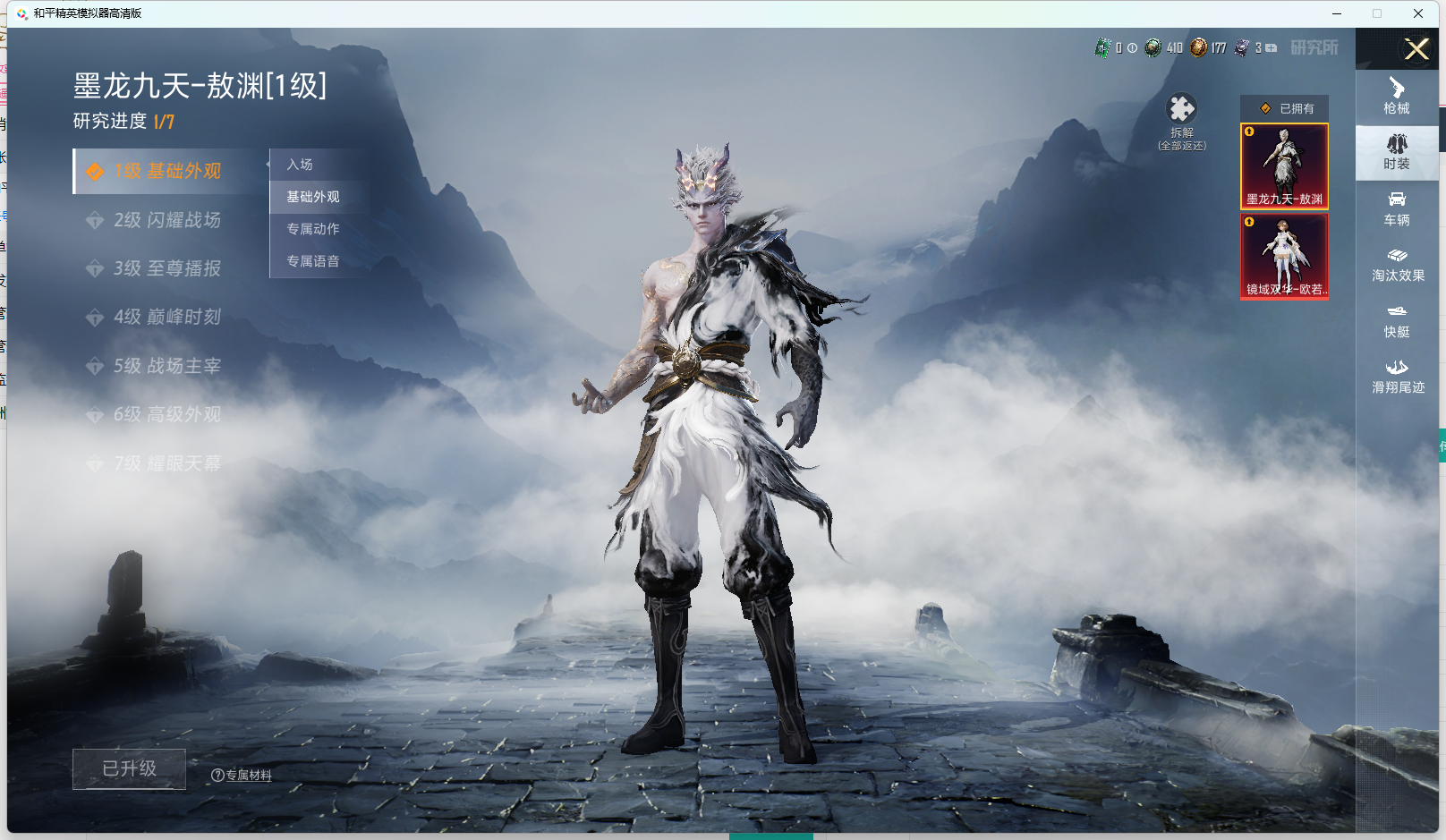Open the 专属材料 help info
Screen dimensions: 1446x840
pyautogui.click(x=242, y=776)
